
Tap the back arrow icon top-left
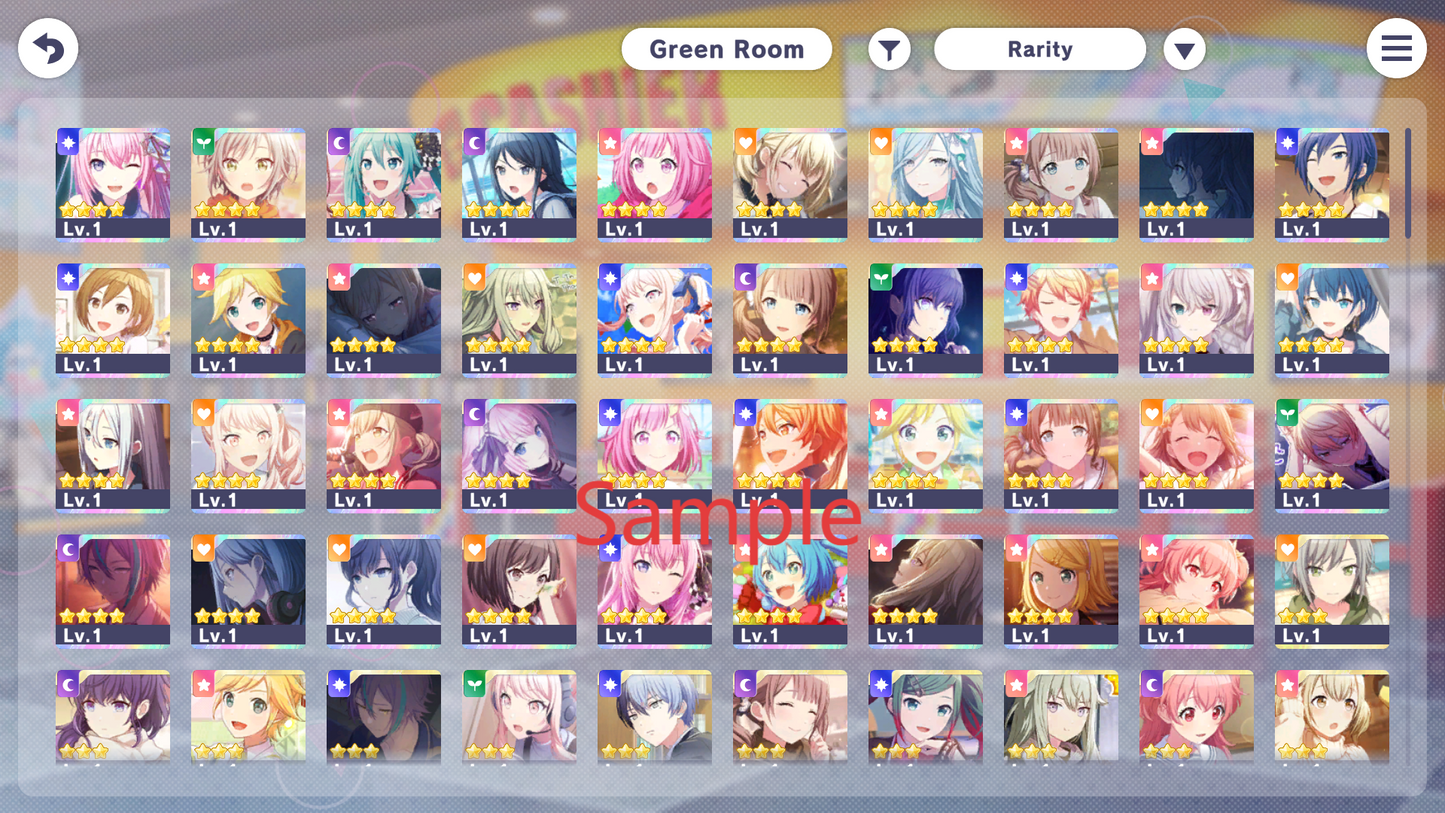pyautogui.click(x=47, y=48)
